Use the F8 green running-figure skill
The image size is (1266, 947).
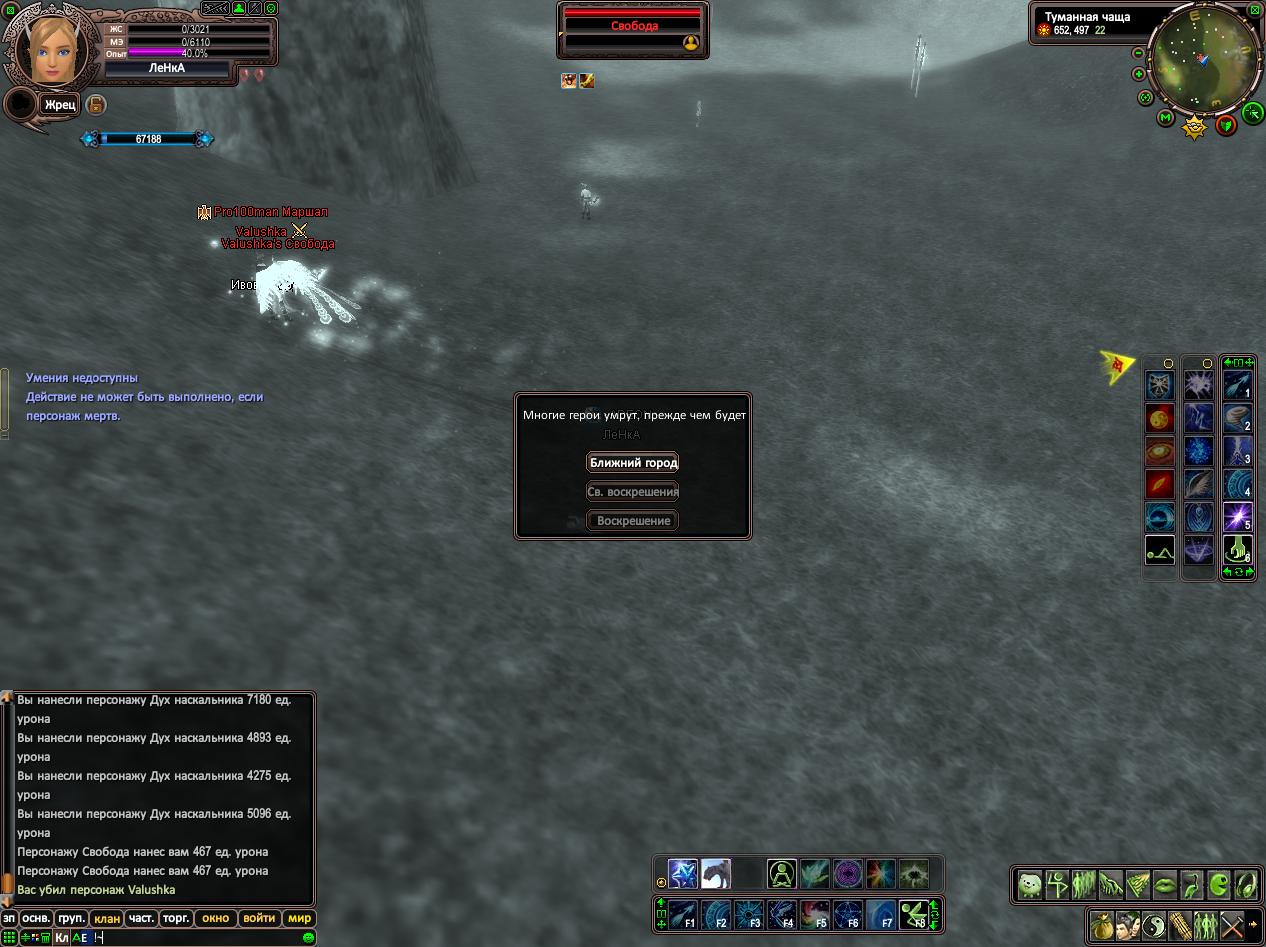[x=913, y=914]
